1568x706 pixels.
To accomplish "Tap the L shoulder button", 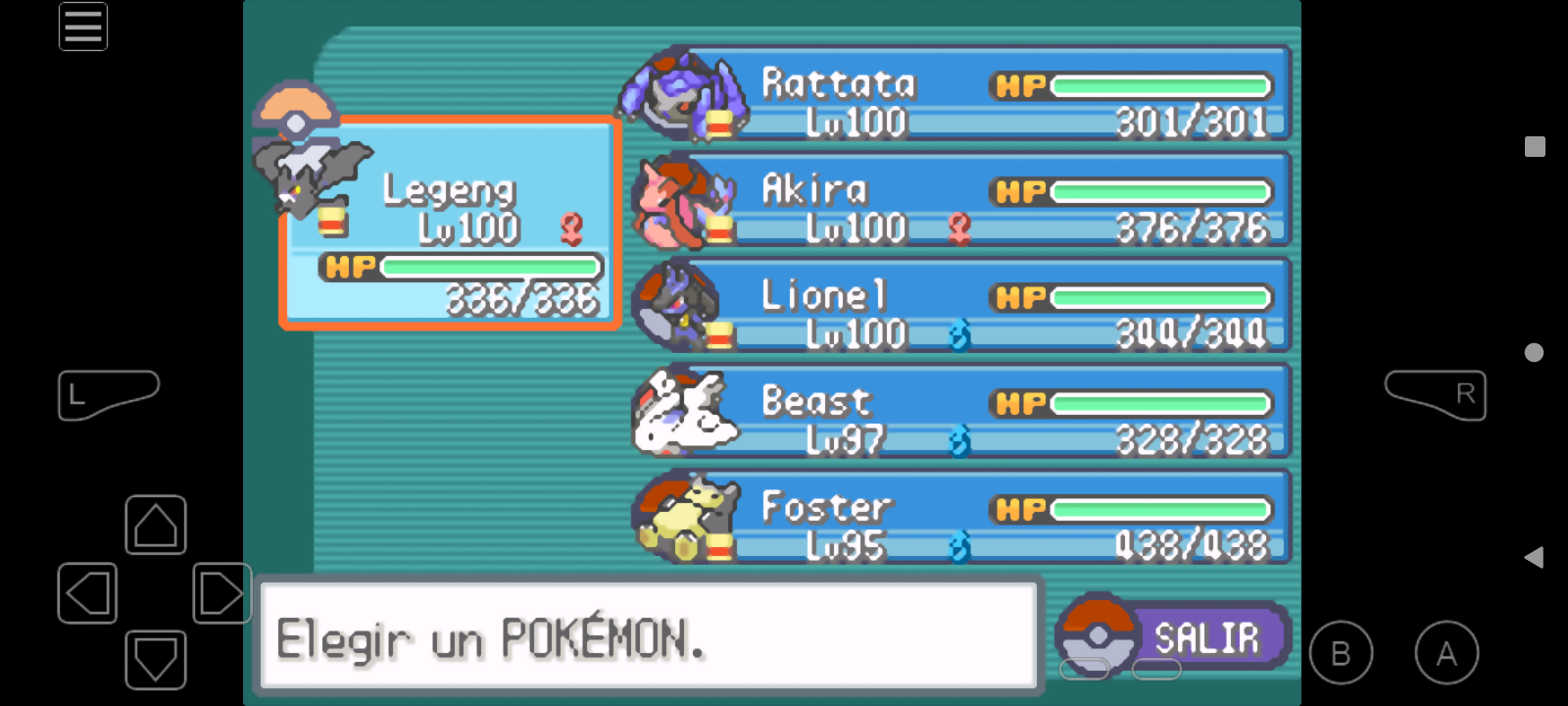I will click(x=106, y=394).
